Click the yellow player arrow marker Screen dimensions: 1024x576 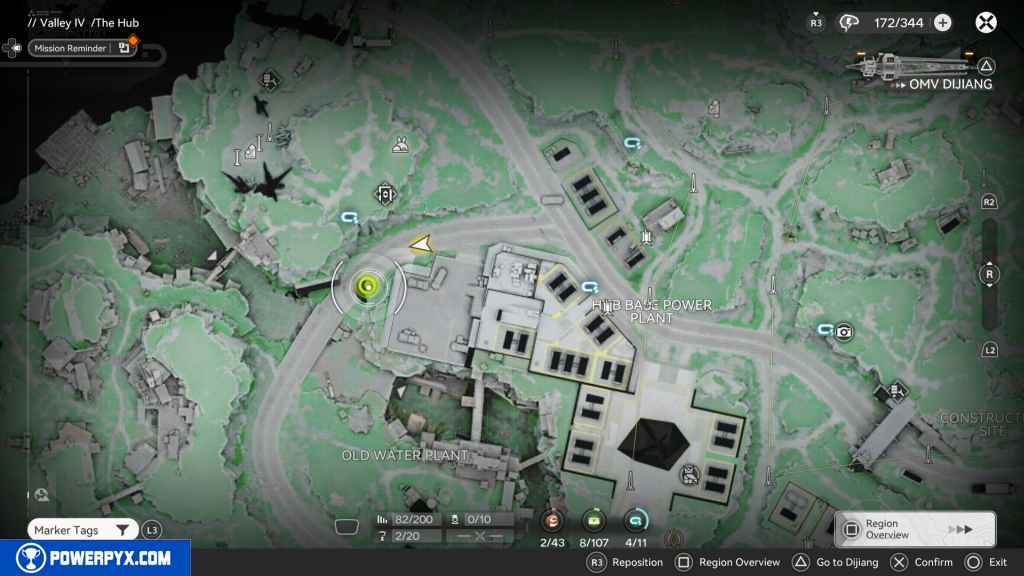coord(421,243)
